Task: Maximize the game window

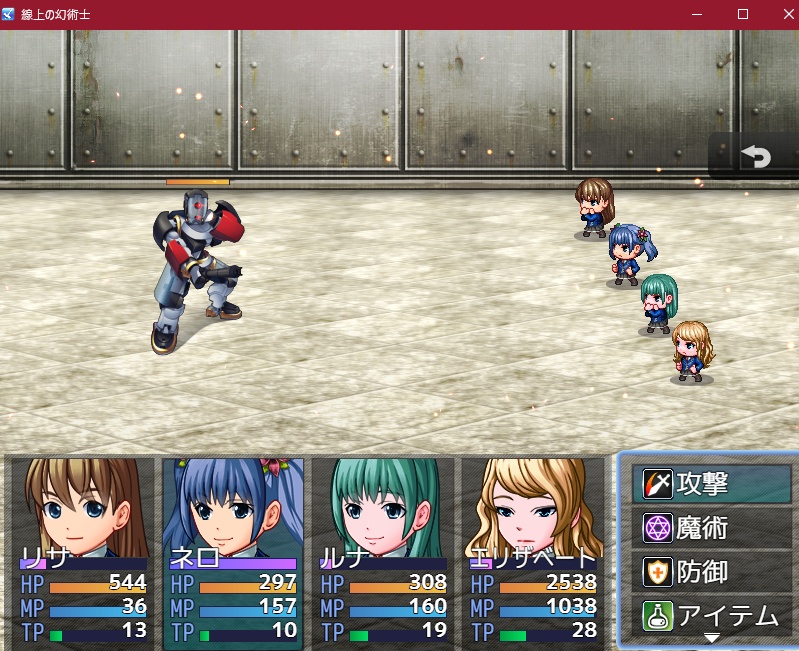Action: (743, 14)
